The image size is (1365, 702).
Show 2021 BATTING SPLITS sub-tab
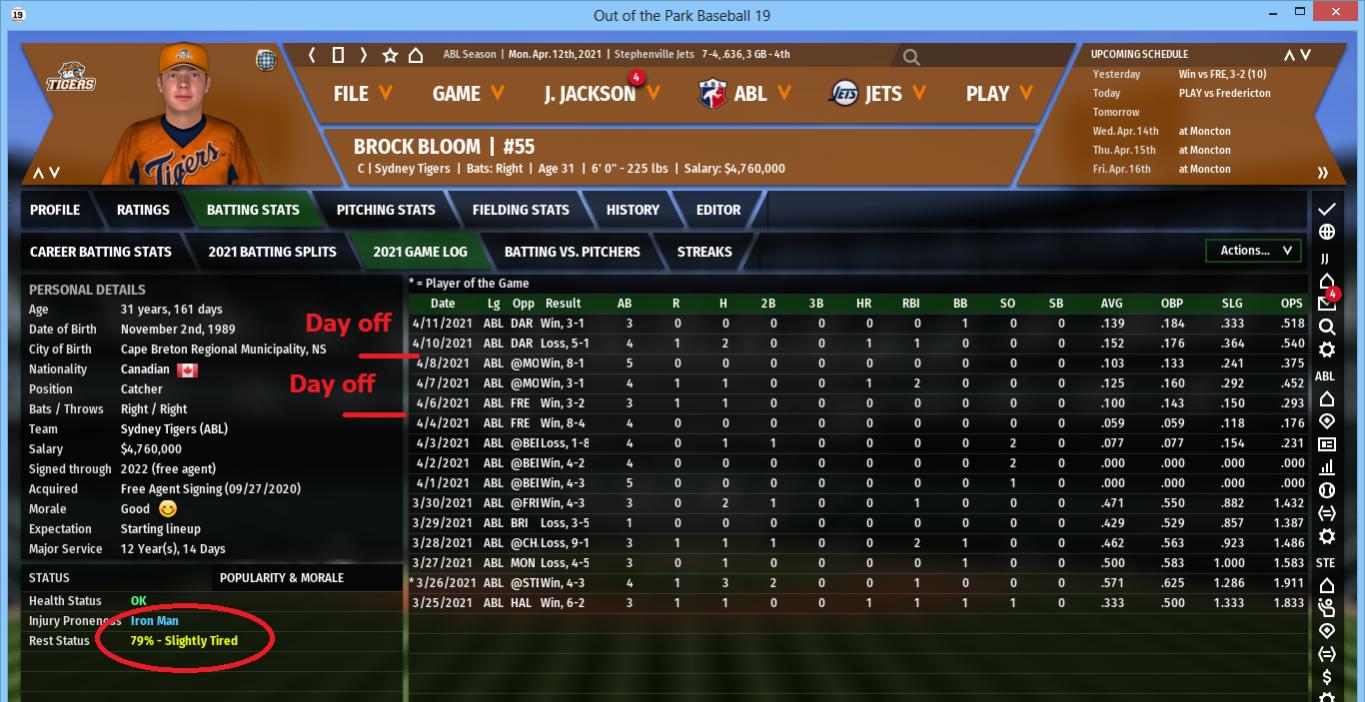coord(272,252)
